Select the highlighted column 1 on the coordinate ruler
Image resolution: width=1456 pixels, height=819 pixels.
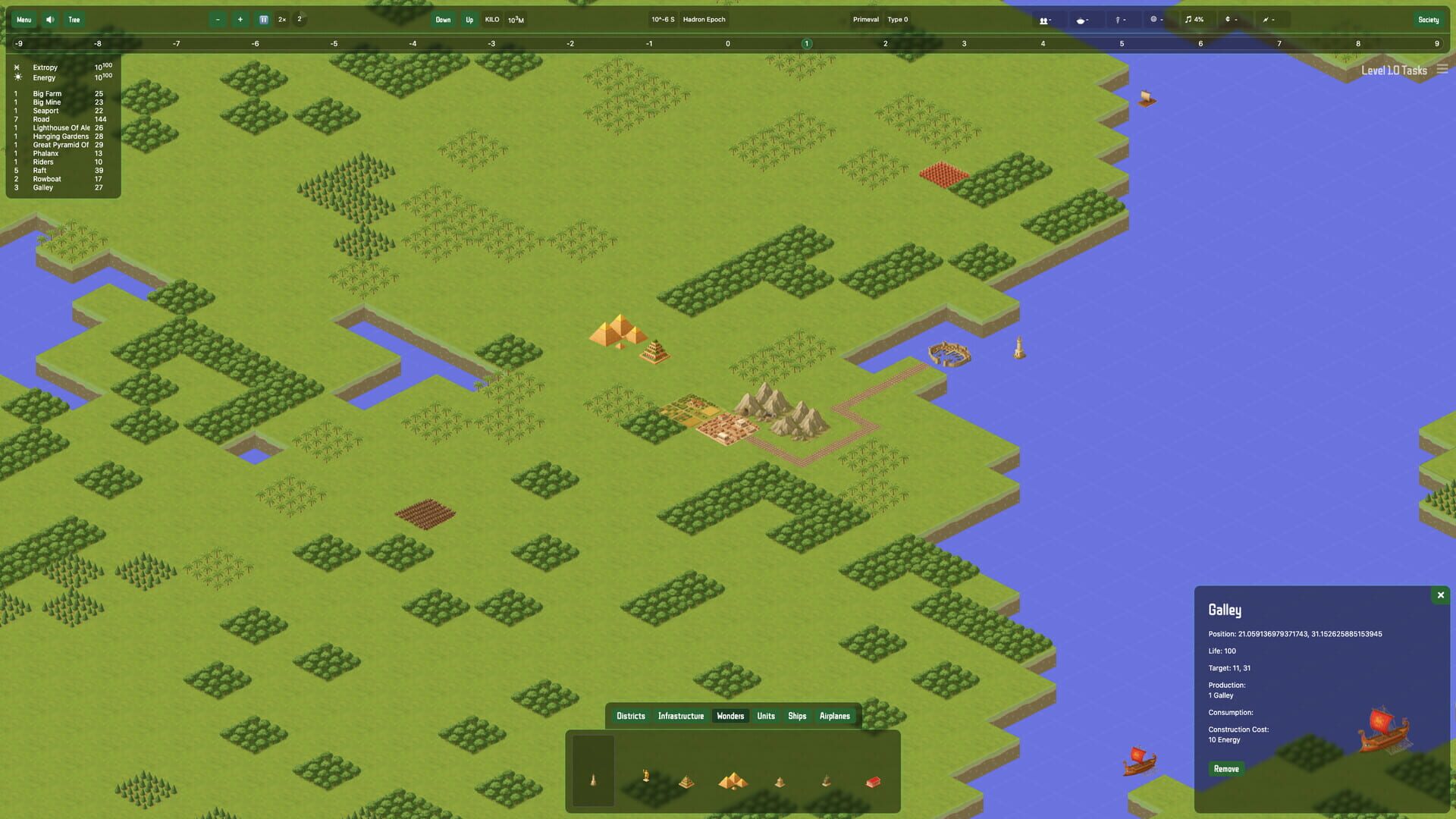(x=806, y=44)
